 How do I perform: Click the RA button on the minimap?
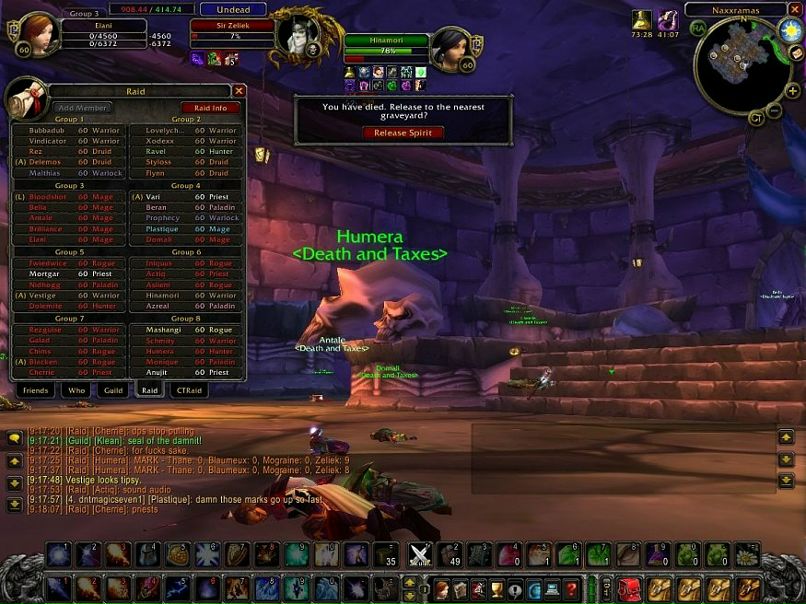[698, 28]
